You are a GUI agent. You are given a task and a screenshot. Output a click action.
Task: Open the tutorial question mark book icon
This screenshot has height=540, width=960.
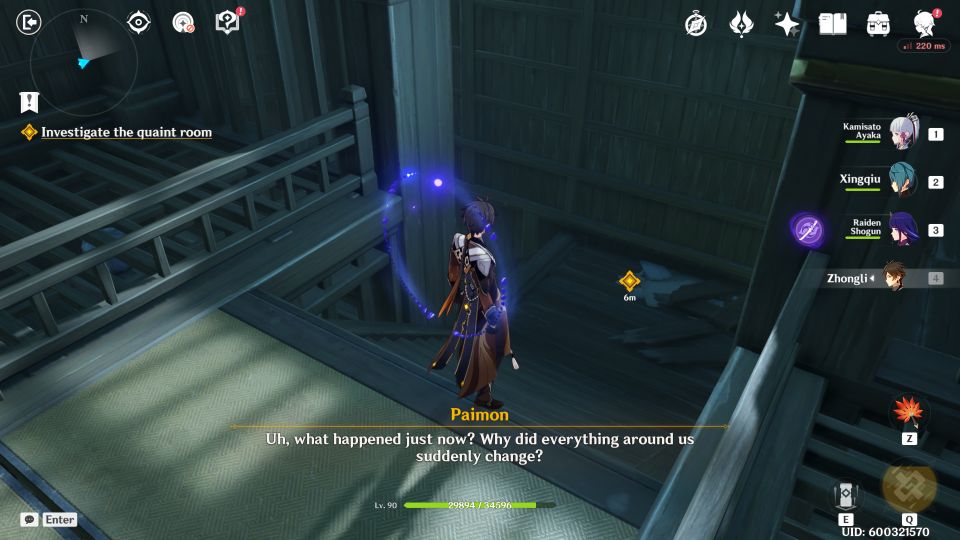pos(228,23)
